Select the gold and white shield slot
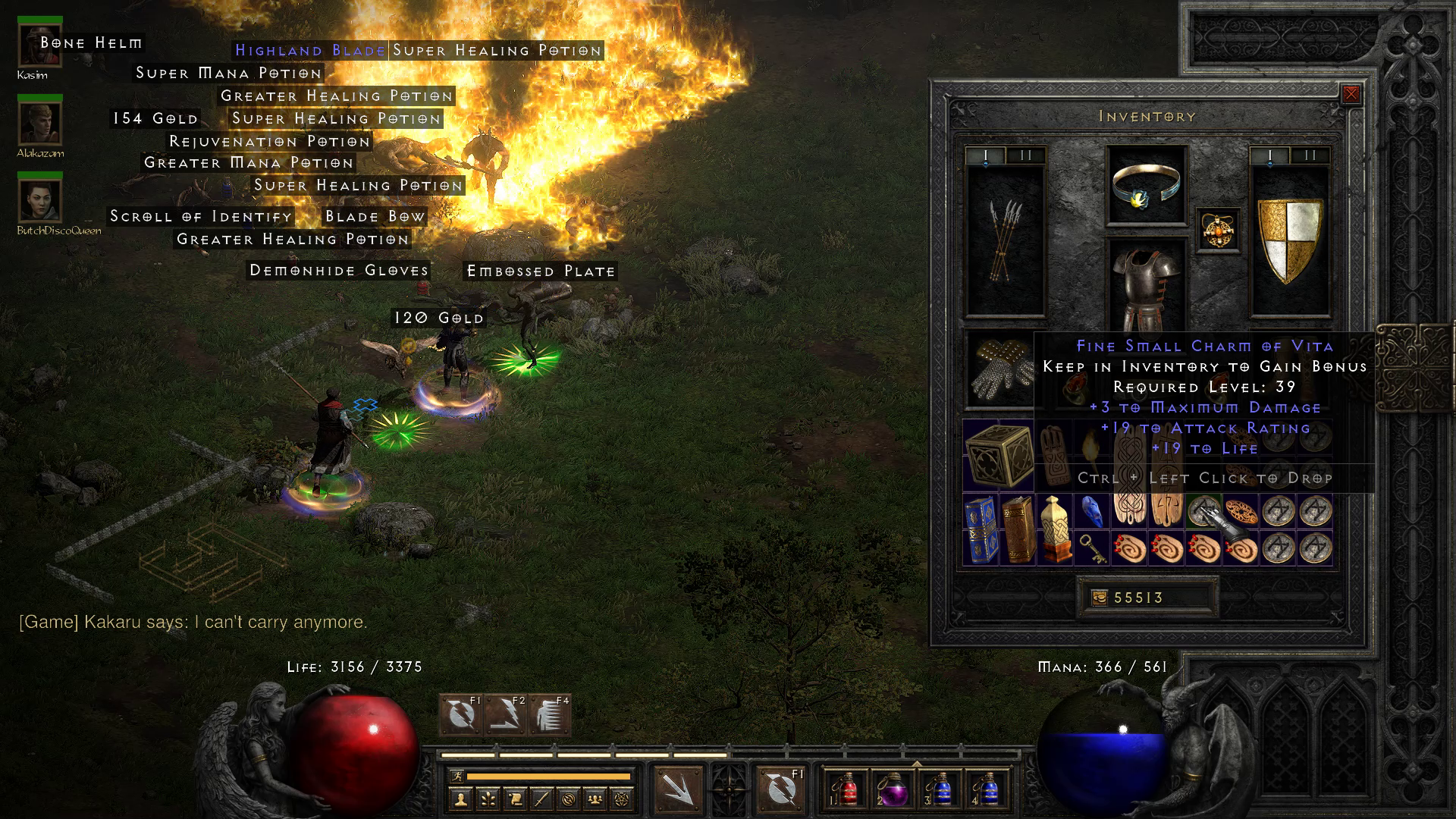Viewport: 1456px width, 819px height. [1289, 239]
